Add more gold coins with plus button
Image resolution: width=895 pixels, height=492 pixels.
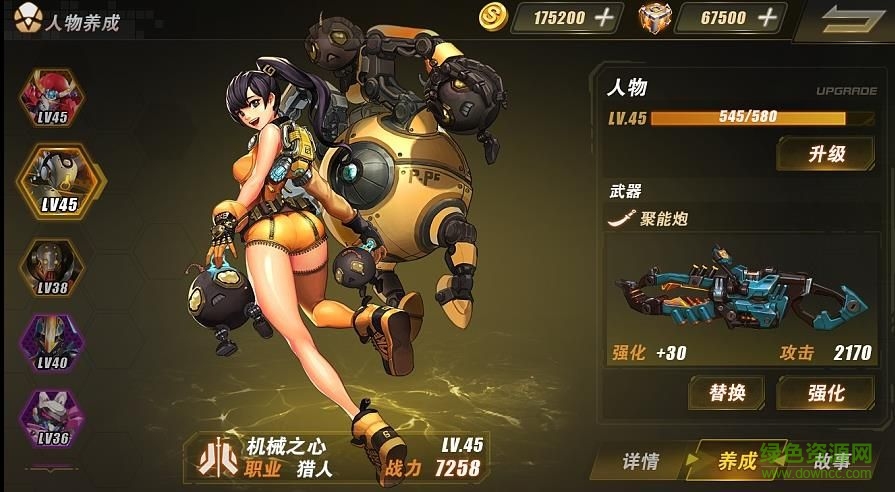coord(604,17)
